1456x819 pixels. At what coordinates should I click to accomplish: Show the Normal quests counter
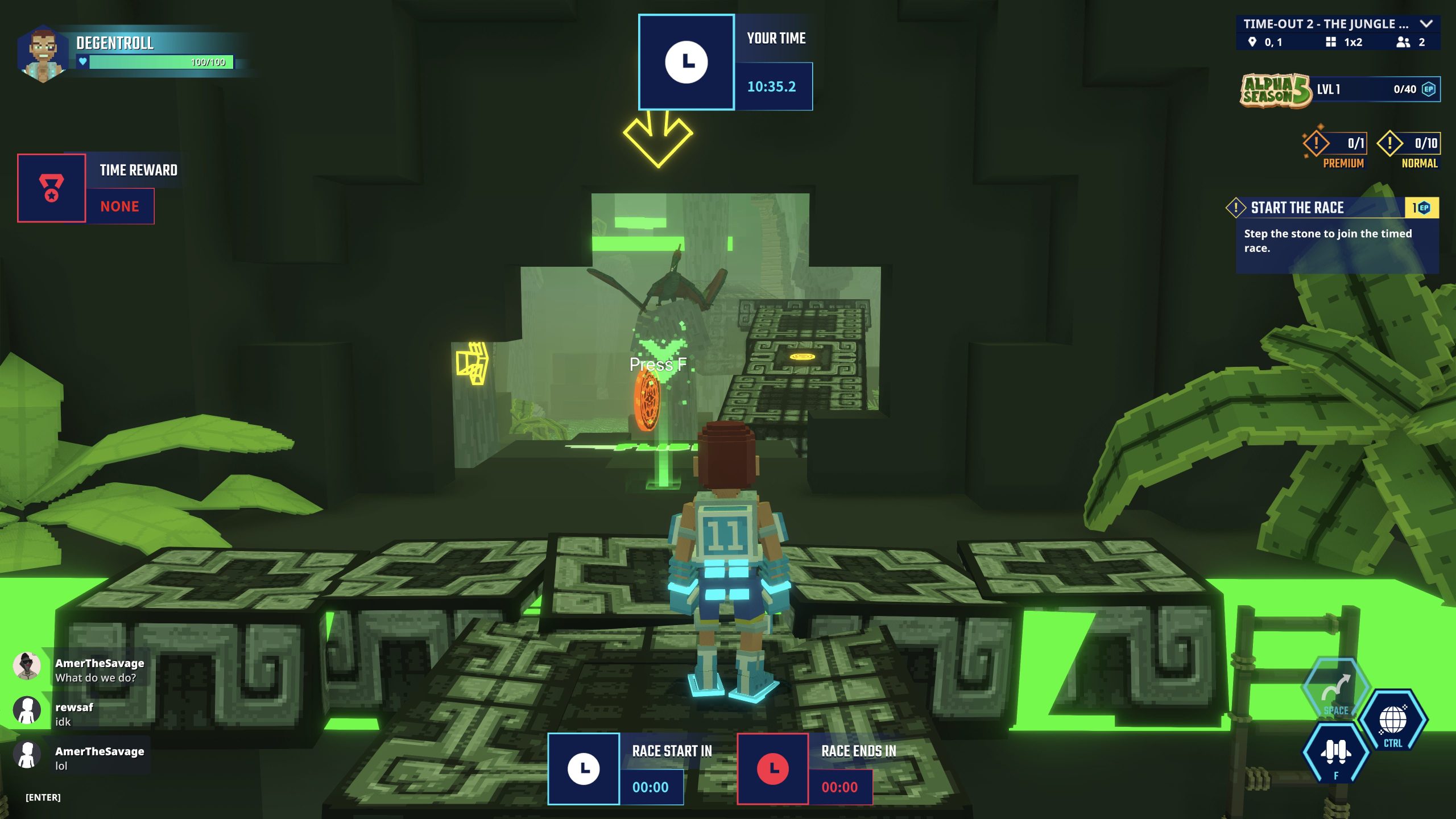pyautogui.click(x=1408, y=144)
